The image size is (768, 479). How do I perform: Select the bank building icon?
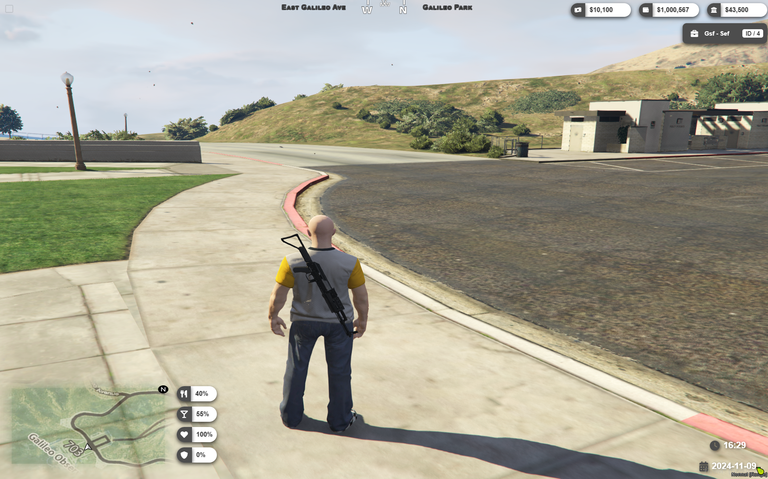[x=714, y=10]
